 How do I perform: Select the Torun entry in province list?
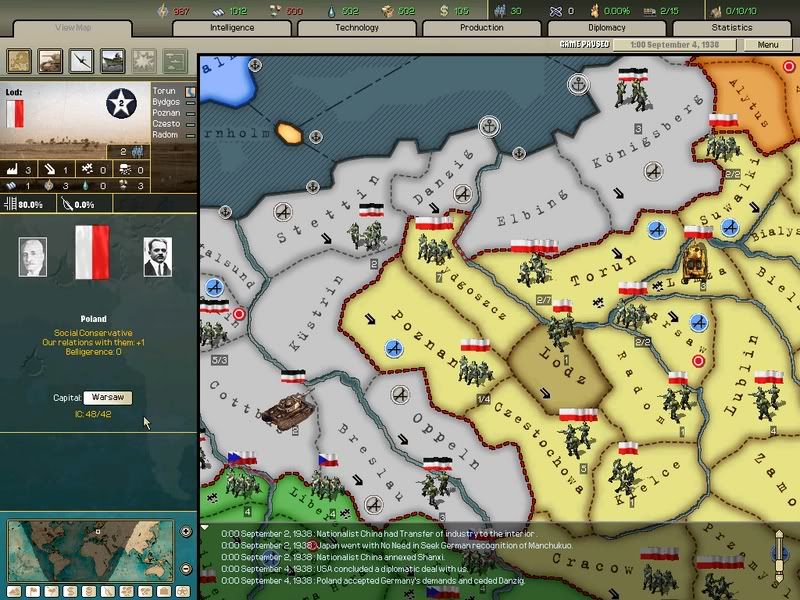[164, 91]
